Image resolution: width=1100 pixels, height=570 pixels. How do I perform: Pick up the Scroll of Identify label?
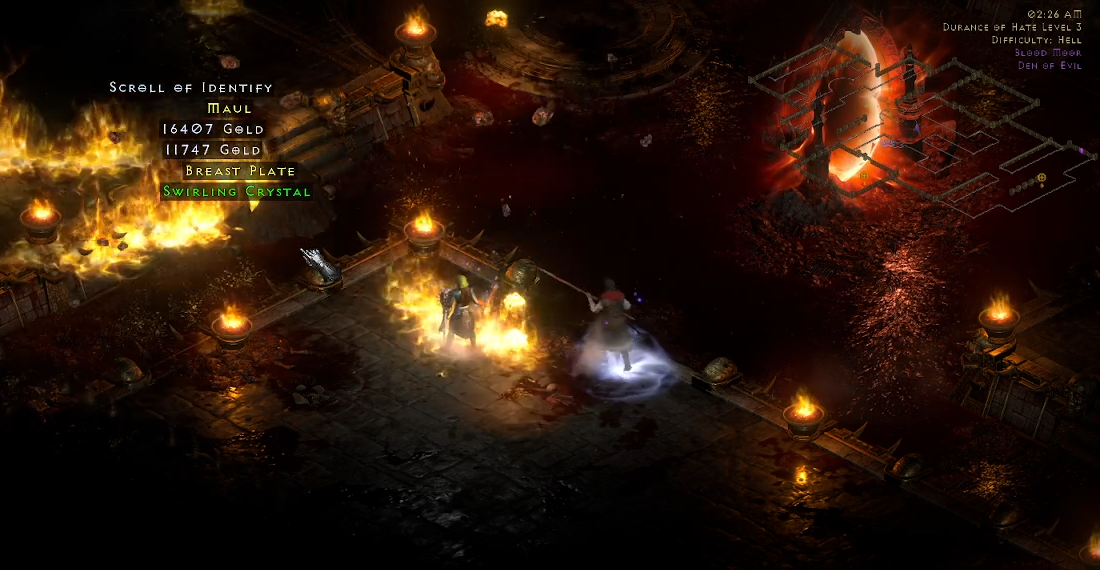click(x=191, y=88)
